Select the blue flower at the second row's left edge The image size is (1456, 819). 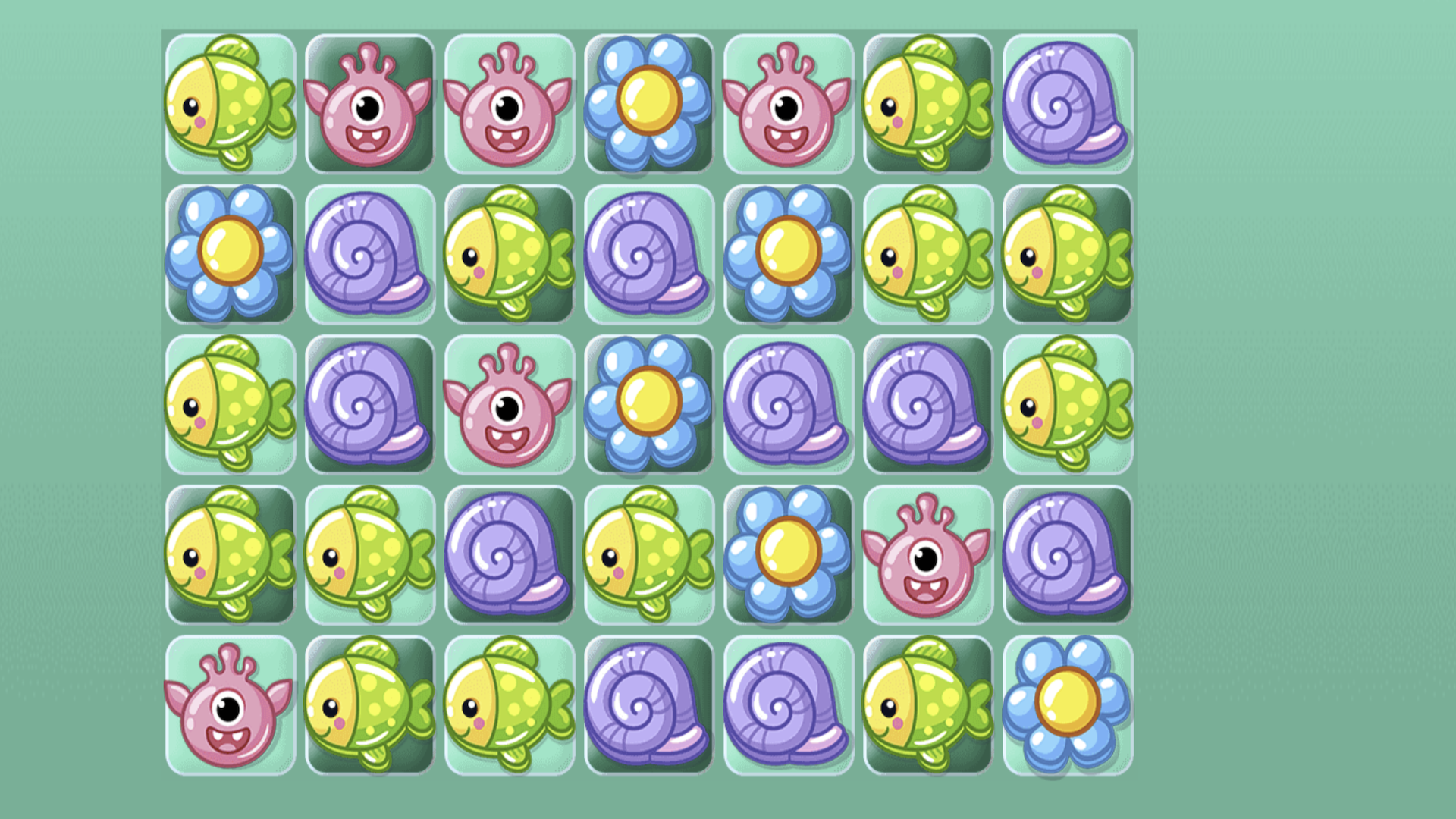click(x=231, y=256)
